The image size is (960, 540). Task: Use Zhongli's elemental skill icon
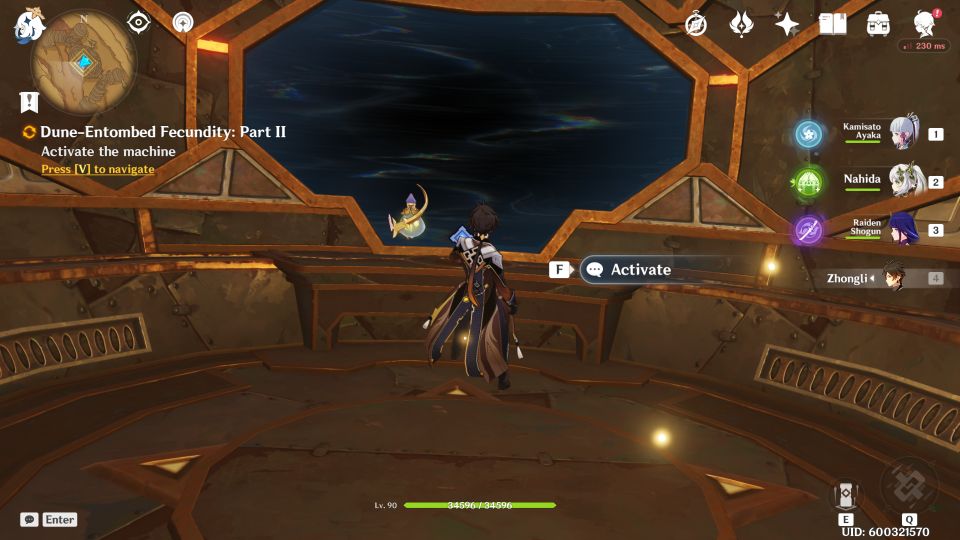point(845,494)
